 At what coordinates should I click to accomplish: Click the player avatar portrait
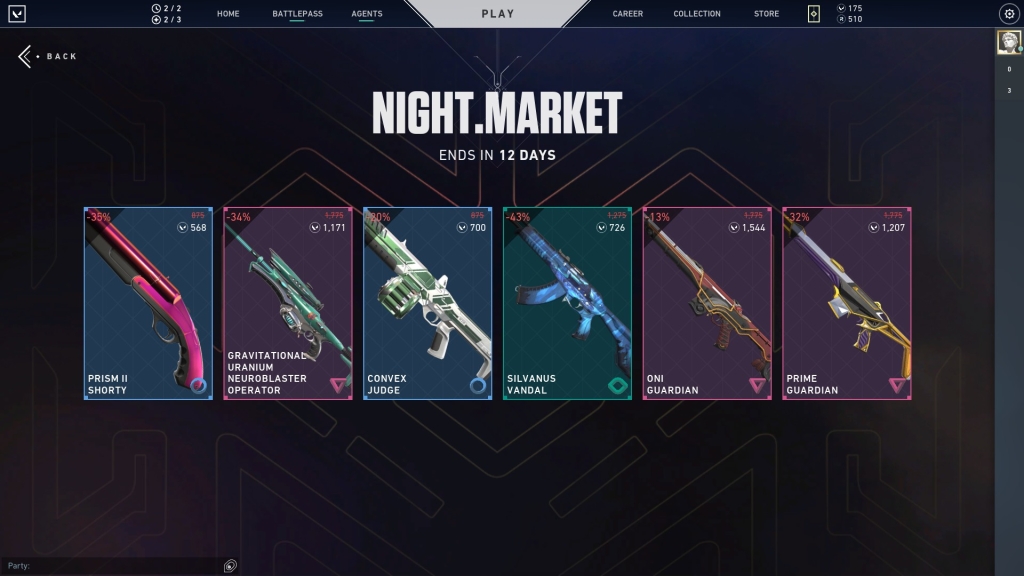[x=1008, y=42]
